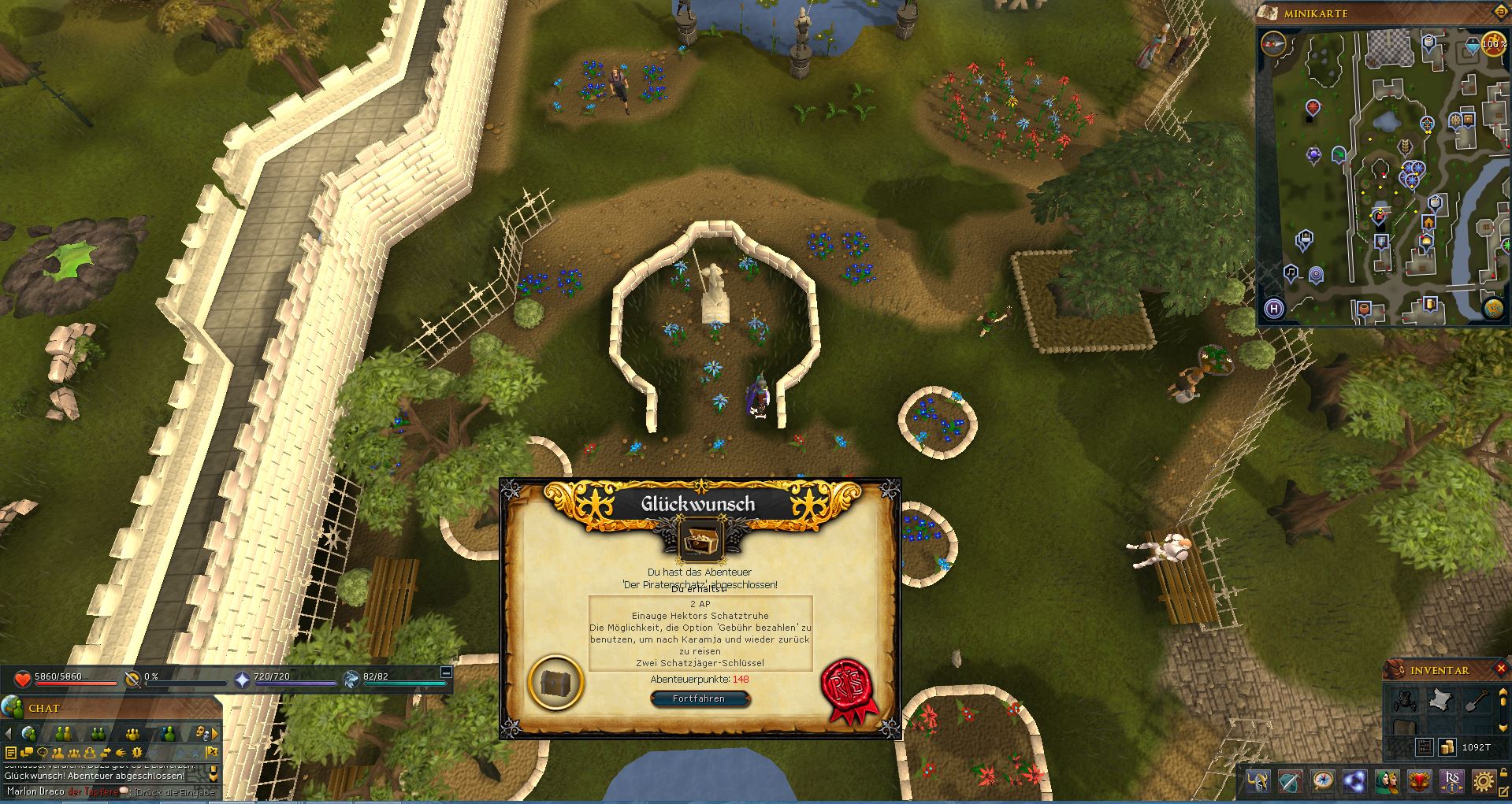Open the world map globe button
The width and height of the screenshot is (1512, 804).
pyautogui.click(x=1493, y=308)
